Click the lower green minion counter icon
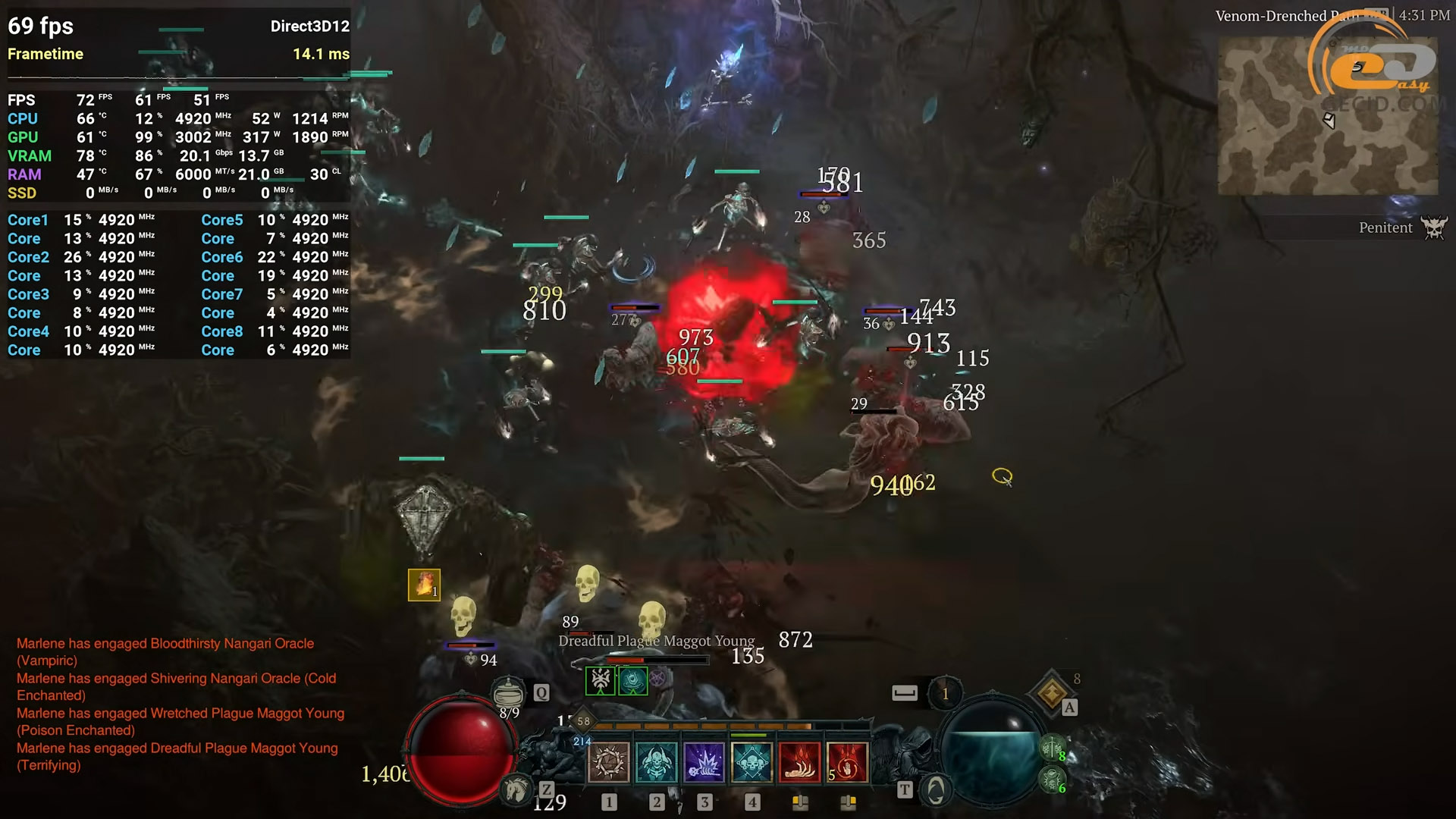 [1051, 780]
